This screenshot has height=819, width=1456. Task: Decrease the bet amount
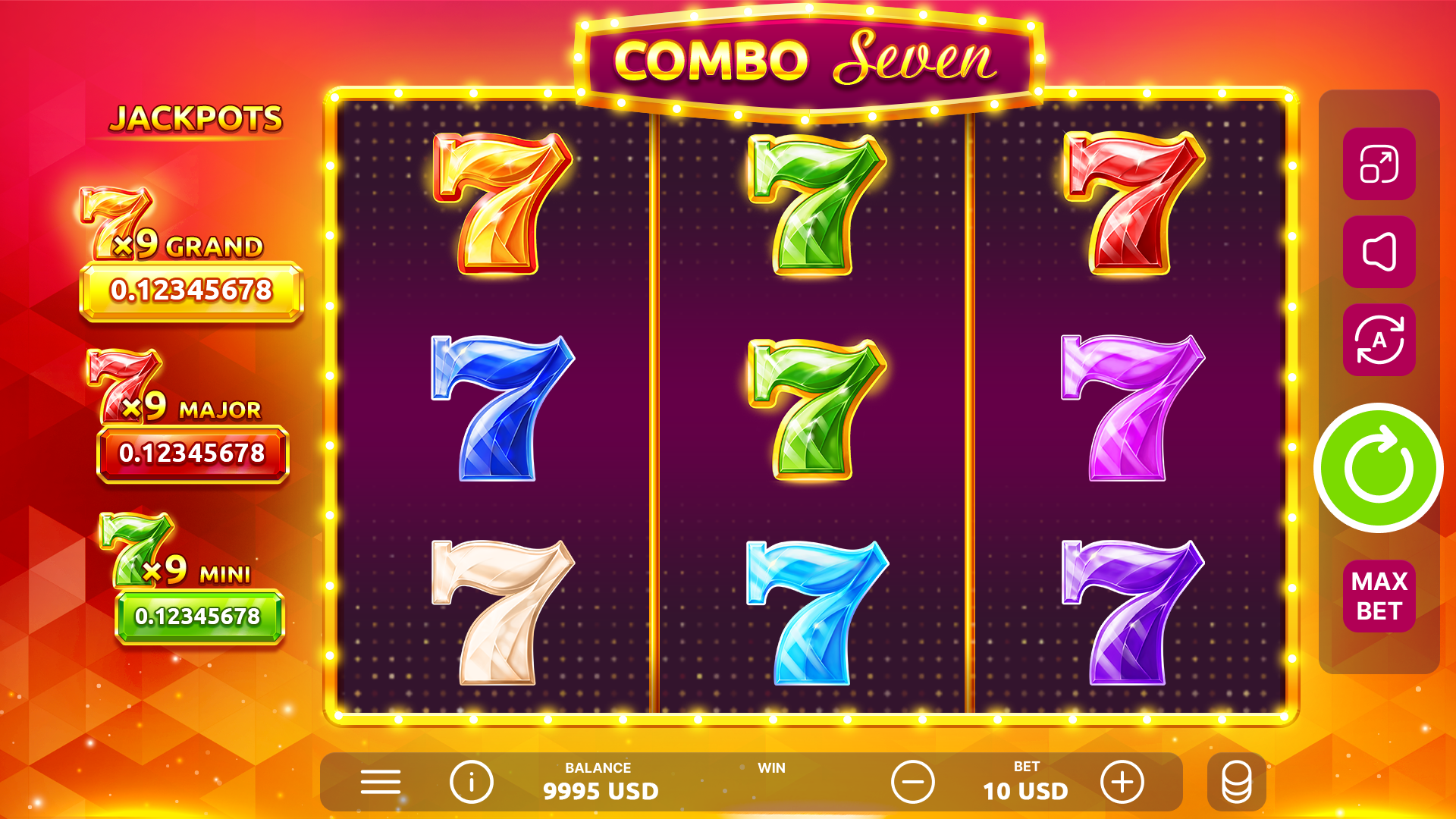[912, 783]
